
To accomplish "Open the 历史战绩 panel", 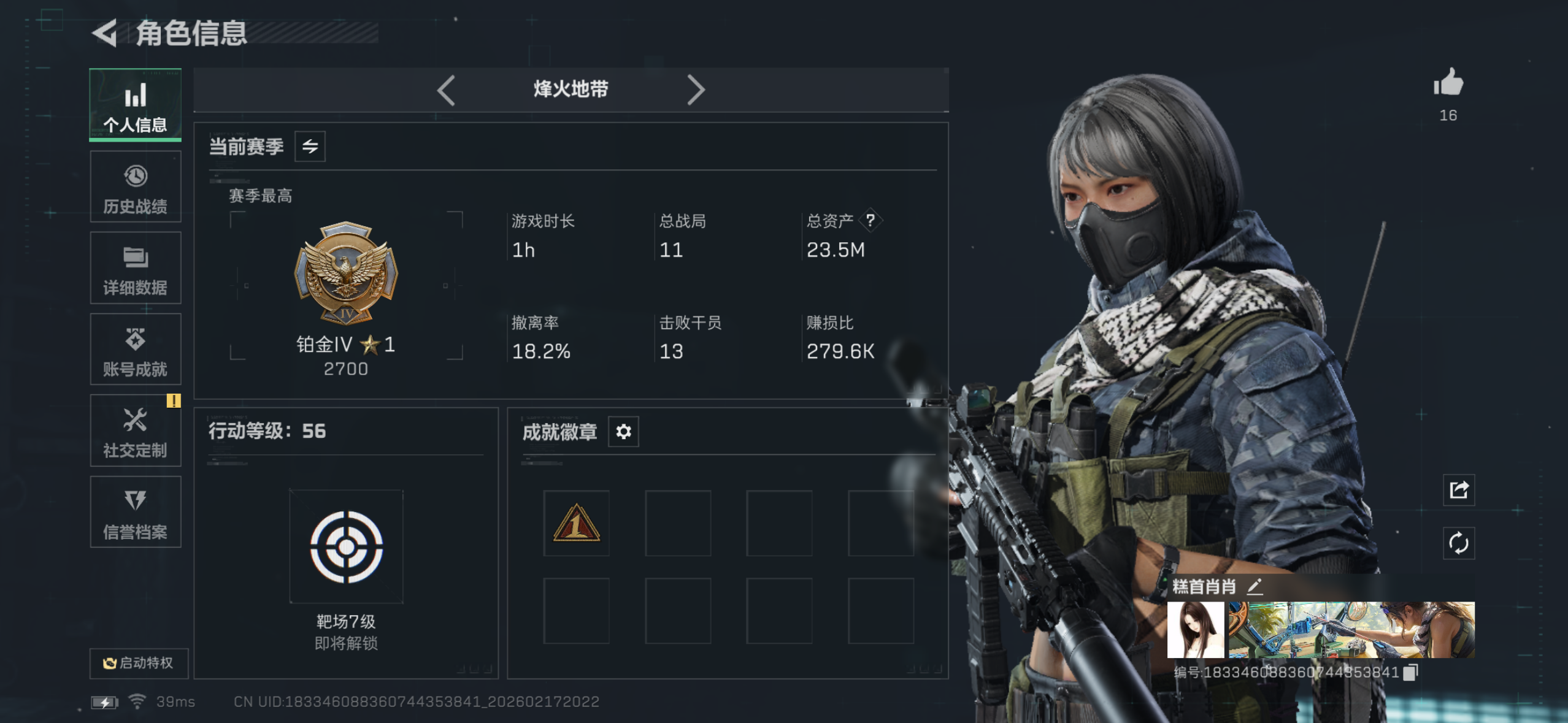I will pyautogui.click(x=135, y=187).
